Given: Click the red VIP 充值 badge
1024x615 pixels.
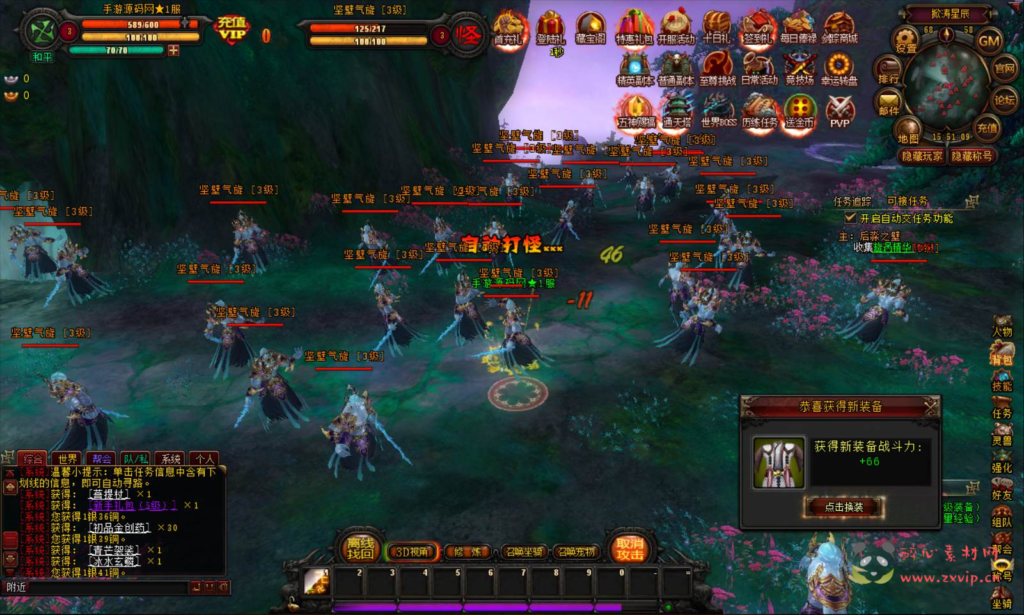Looking at the screenshot, I should 233,29.
